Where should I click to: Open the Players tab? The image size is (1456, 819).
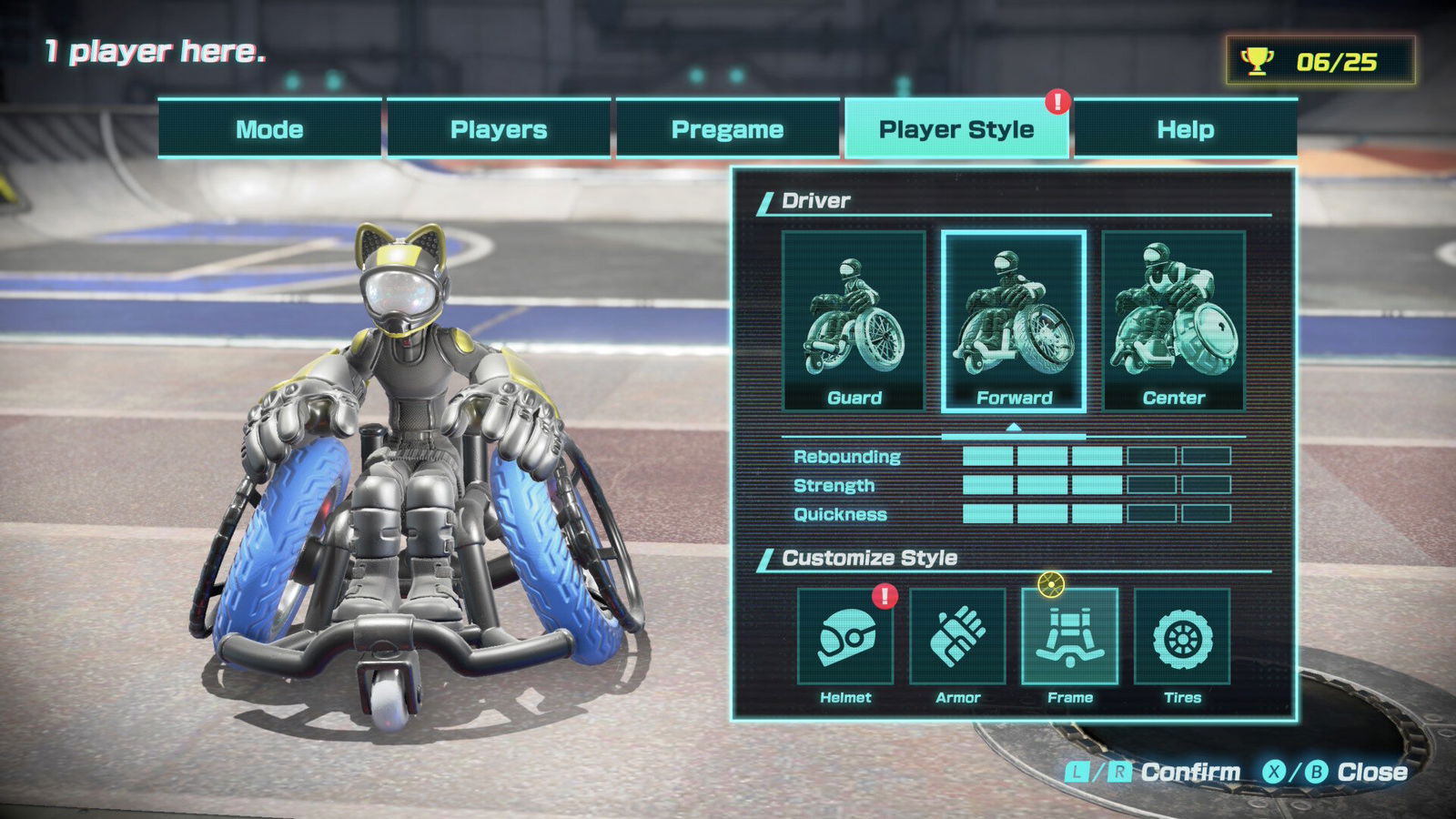pyautogui.click(x=499, y=129)
